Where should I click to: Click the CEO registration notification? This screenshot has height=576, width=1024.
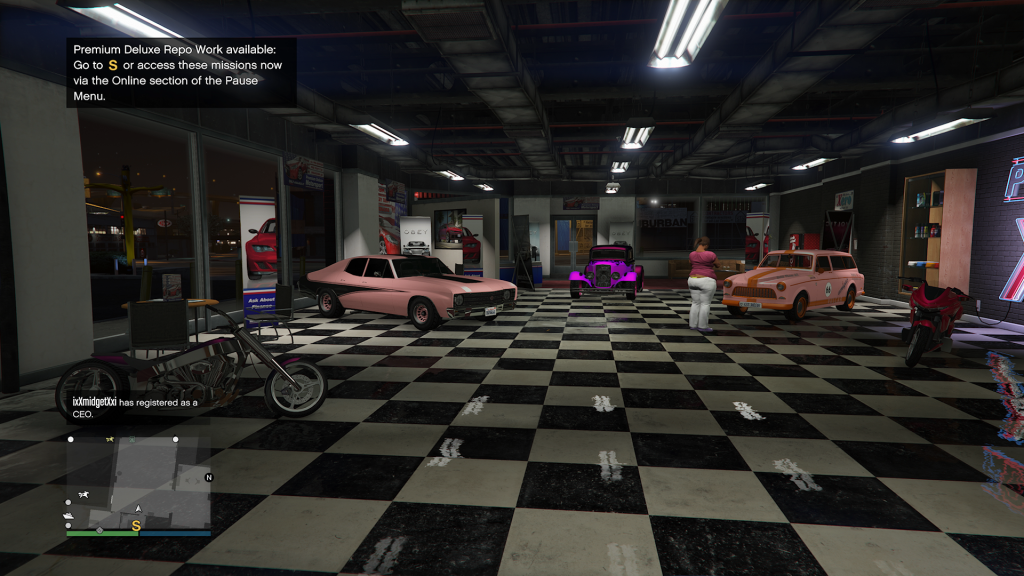tap(135, 407)
